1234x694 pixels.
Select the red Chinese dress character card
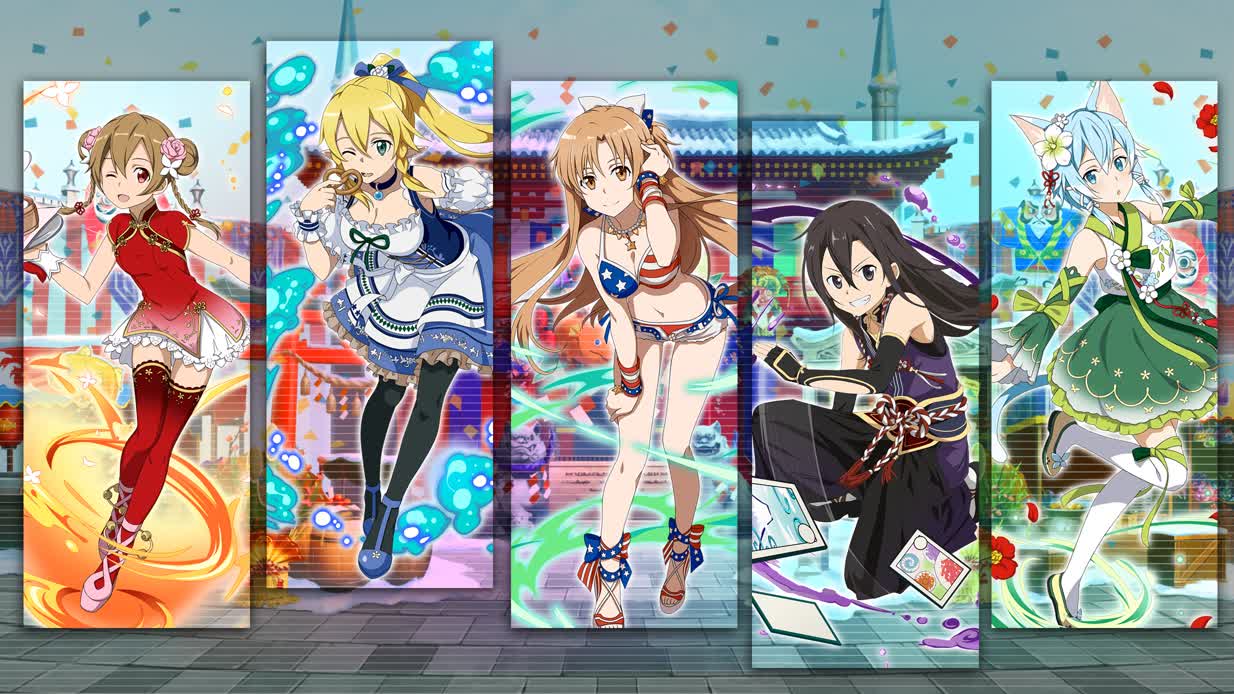pyautogui.click(x=136, y=354)
